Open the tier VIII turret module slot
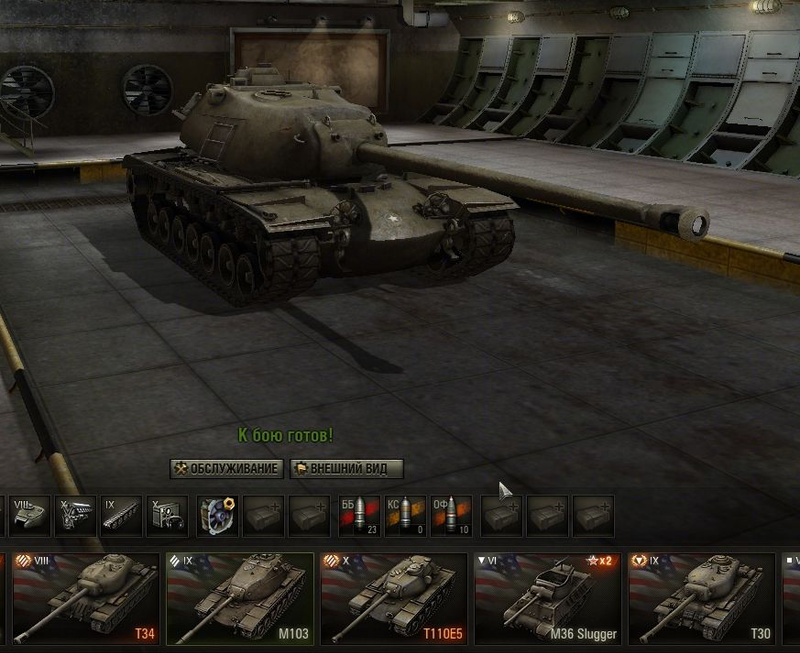800x653 pixels. click(30, 516)
